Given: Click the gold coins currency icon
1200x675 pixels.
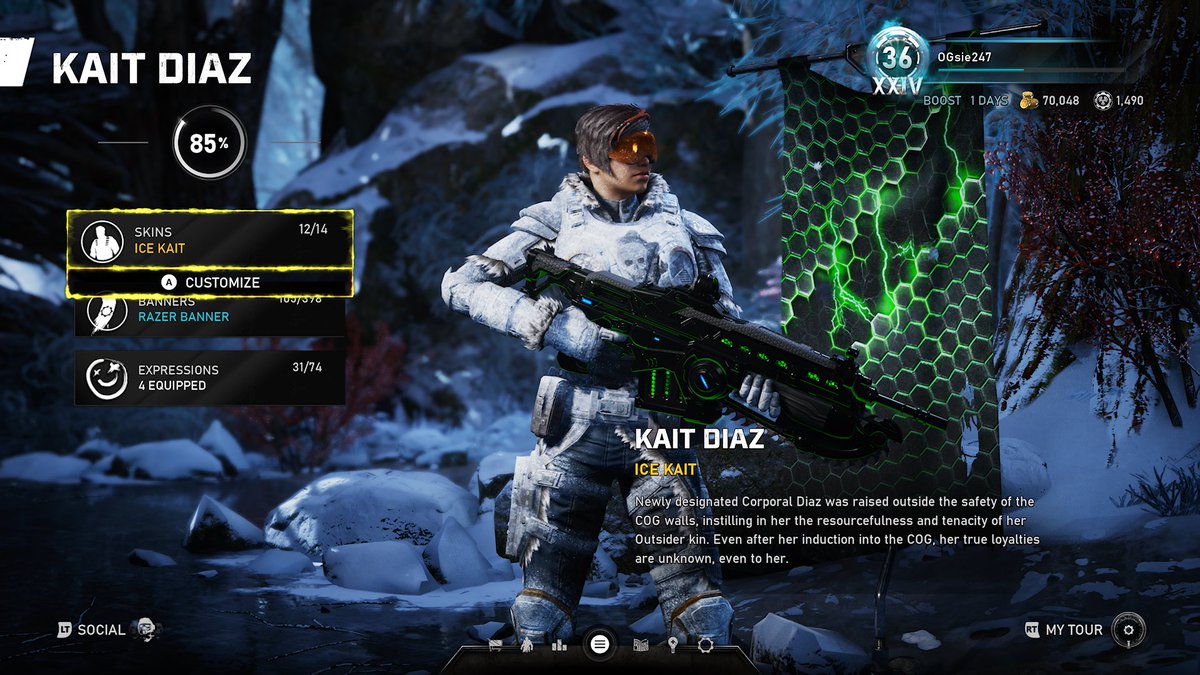Looking at the screenshot, I should [x=1027, y=100].
